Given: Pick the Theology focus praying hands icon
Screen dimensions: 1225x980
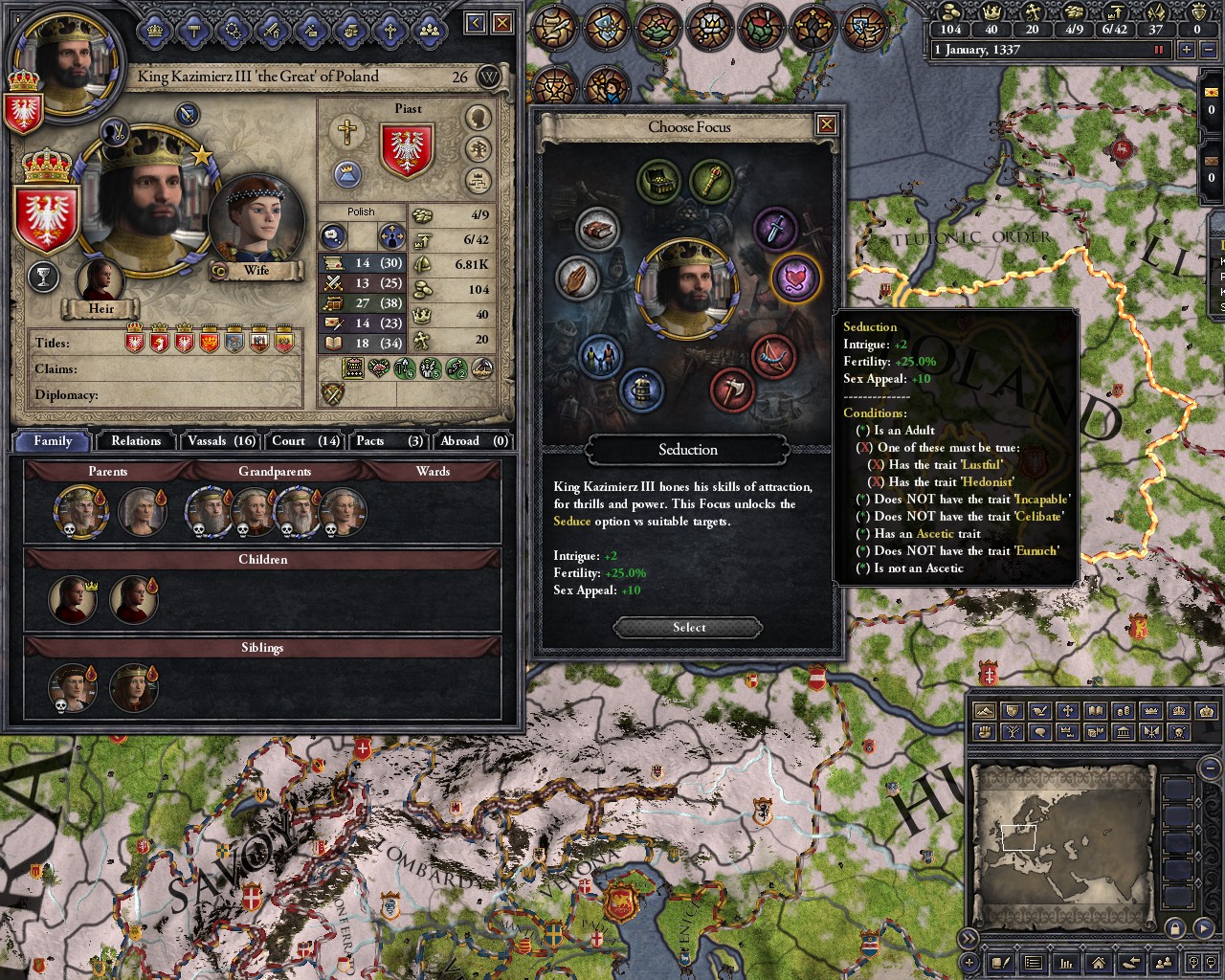Looking at the screenshot, I should pyautogui.click(x=576, y=278).
